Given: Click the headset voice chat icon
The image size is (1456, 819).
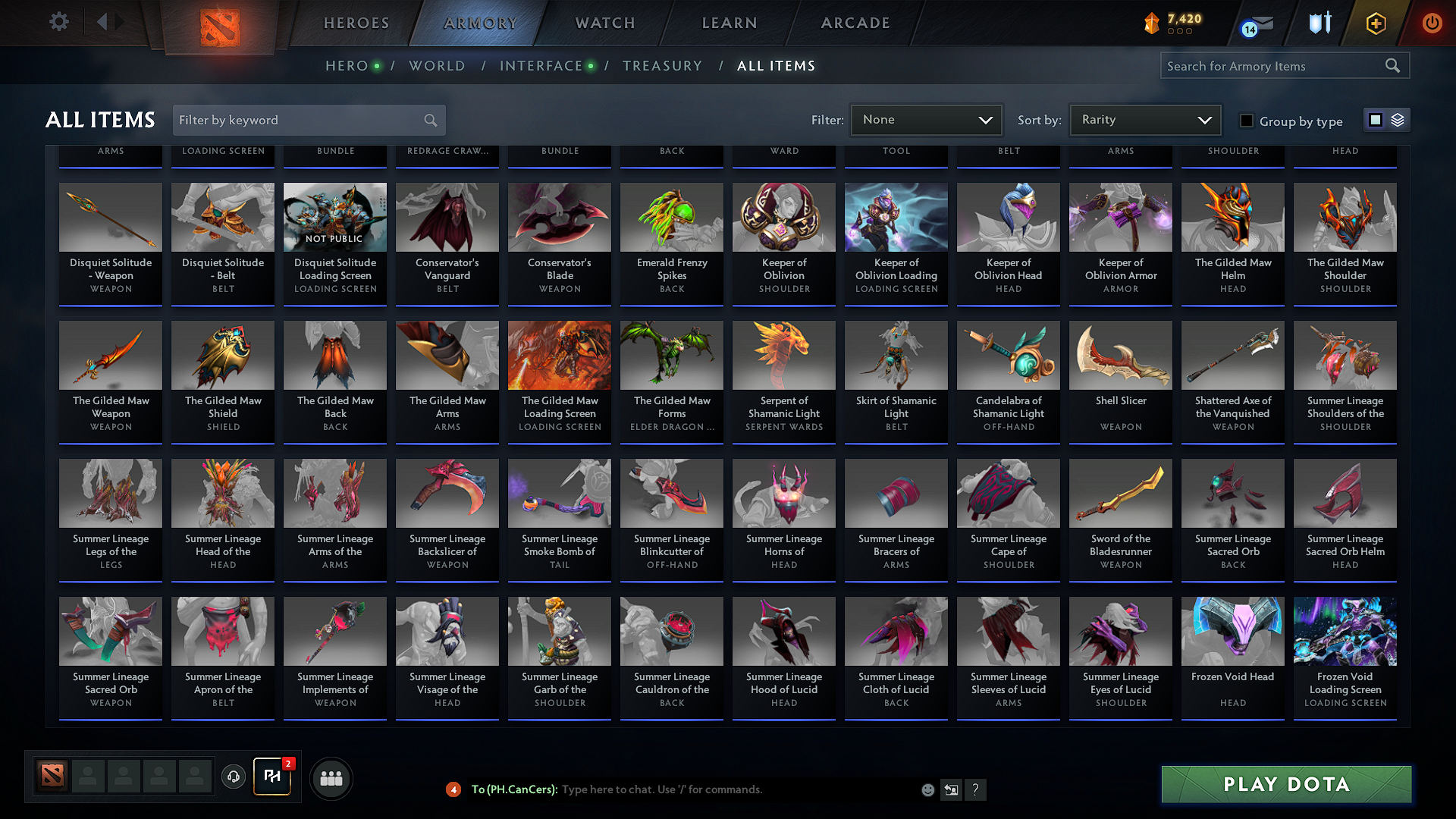Looking at the screenshot, I should pyautogui.click(x=233, y=777).
